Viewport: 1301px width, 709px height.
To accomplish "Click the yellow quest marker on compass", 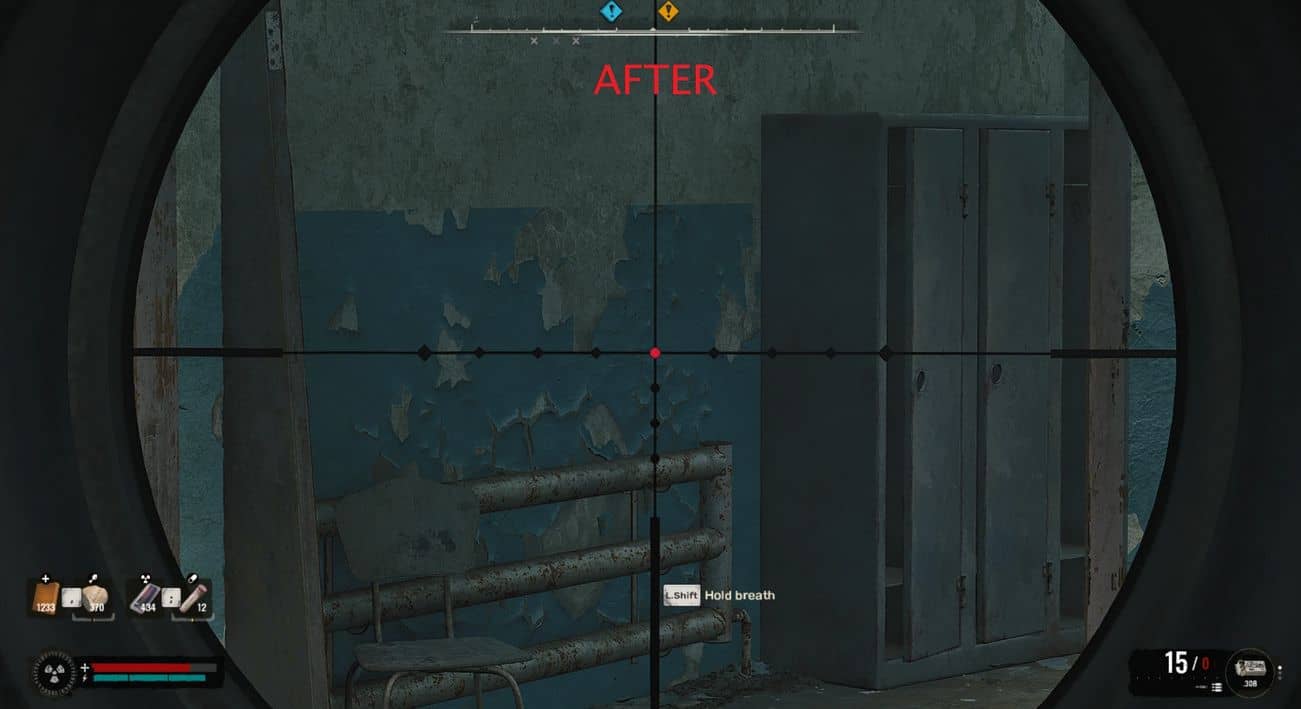I will coord(668,12).
